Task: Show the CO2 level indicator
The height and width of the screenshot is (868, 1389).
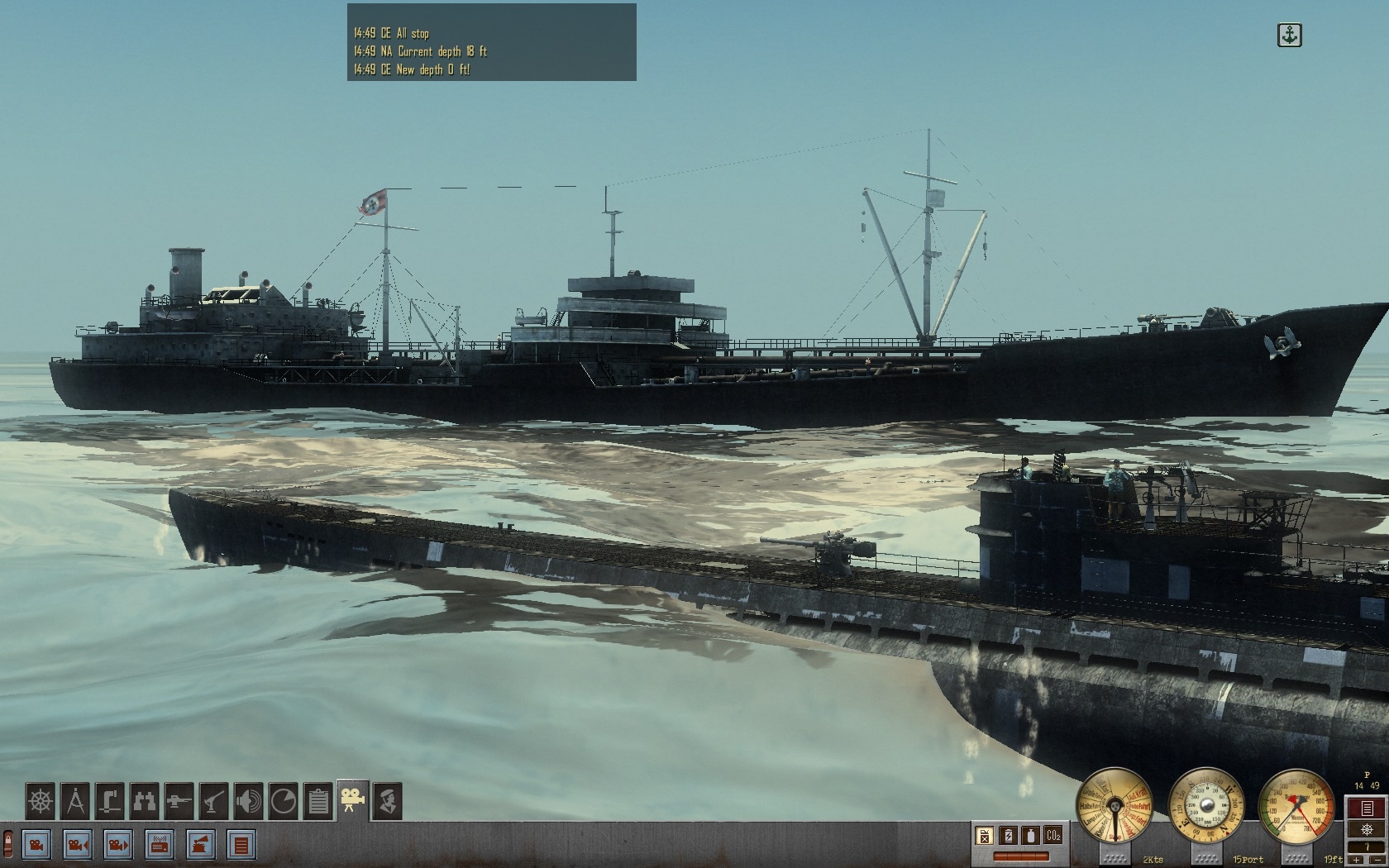Action: click(1052, 836)
